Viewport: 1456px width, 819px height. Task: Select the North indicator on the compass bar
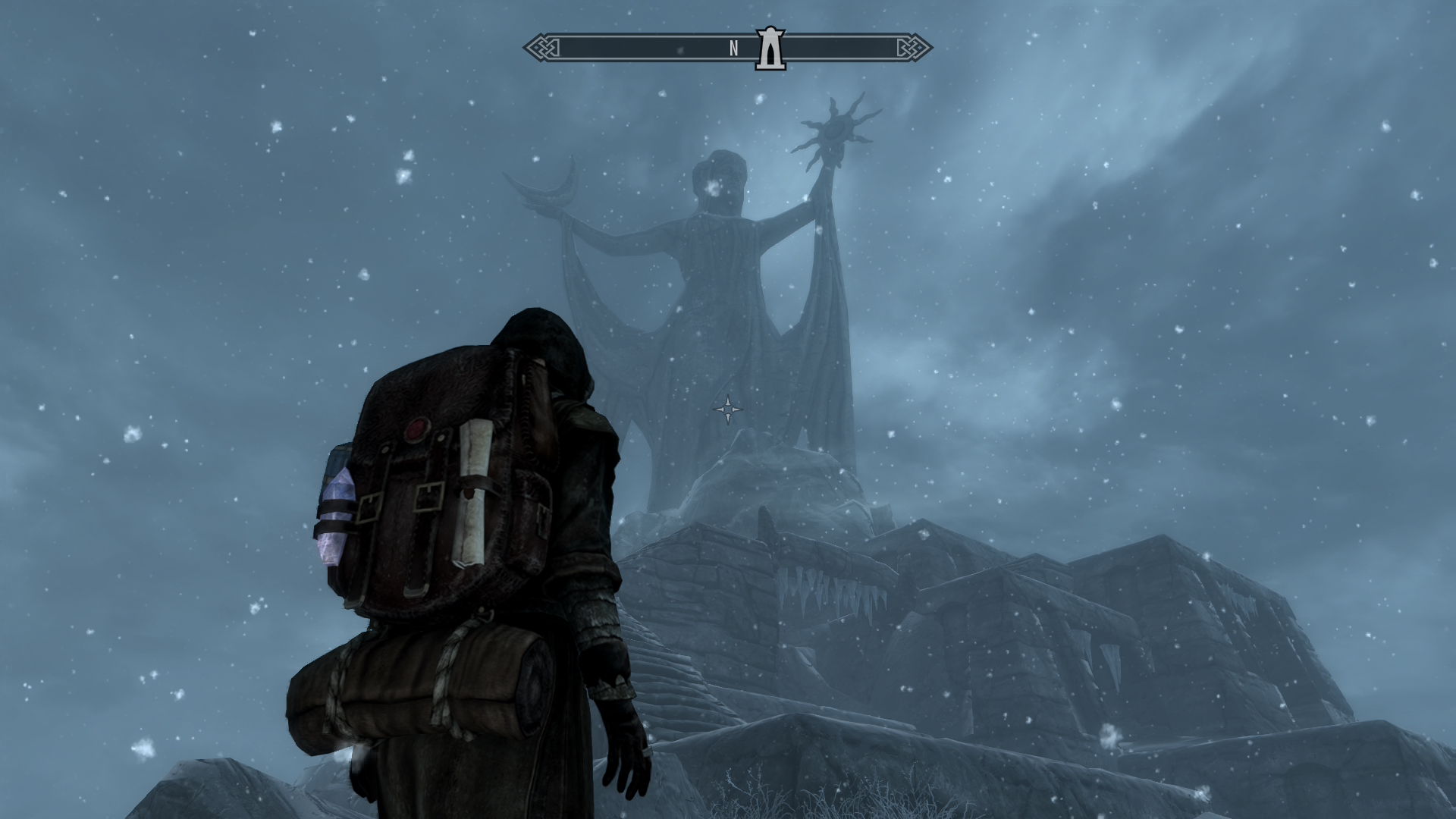(x=733, y=49)
